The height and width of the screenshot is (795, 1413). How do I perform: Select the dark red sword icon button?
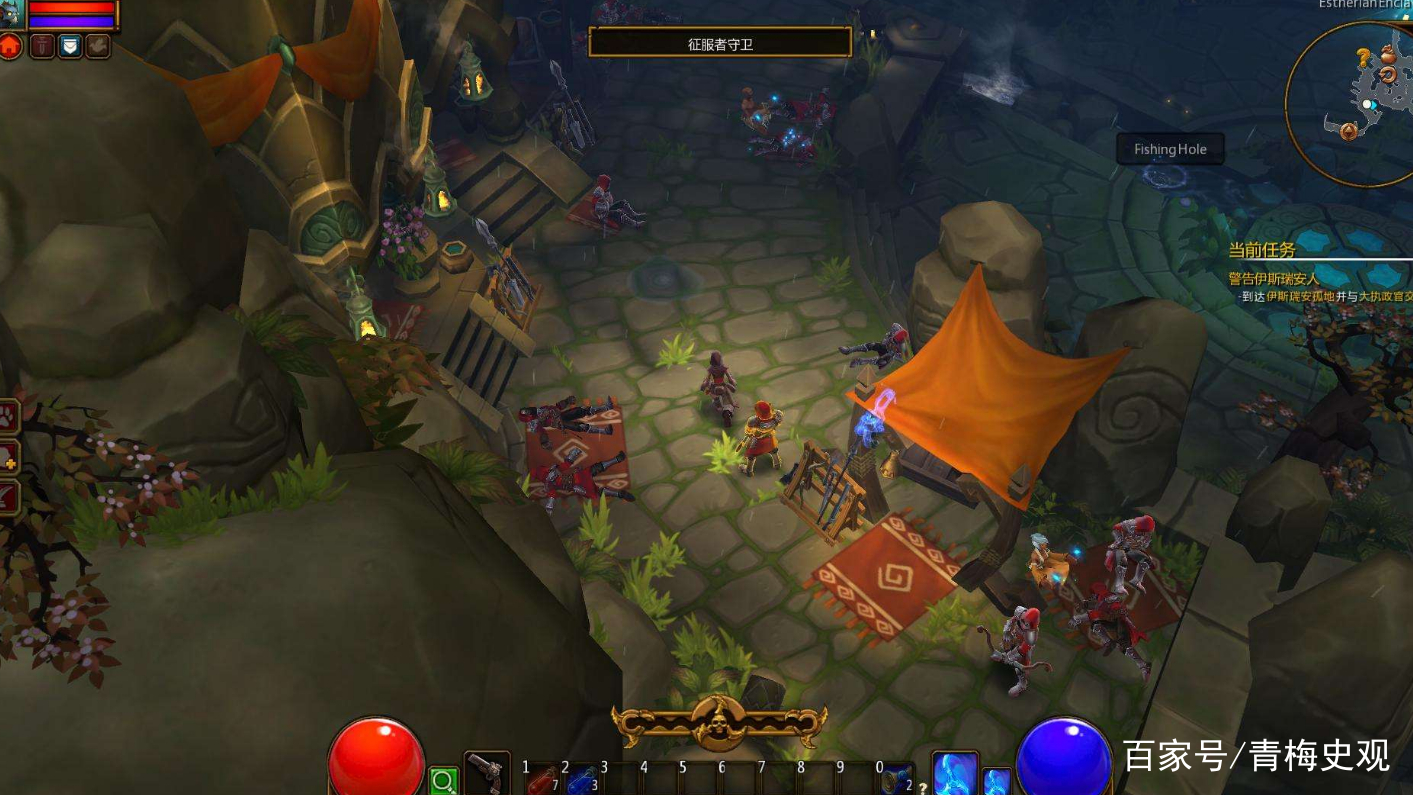tap(42, 45)
